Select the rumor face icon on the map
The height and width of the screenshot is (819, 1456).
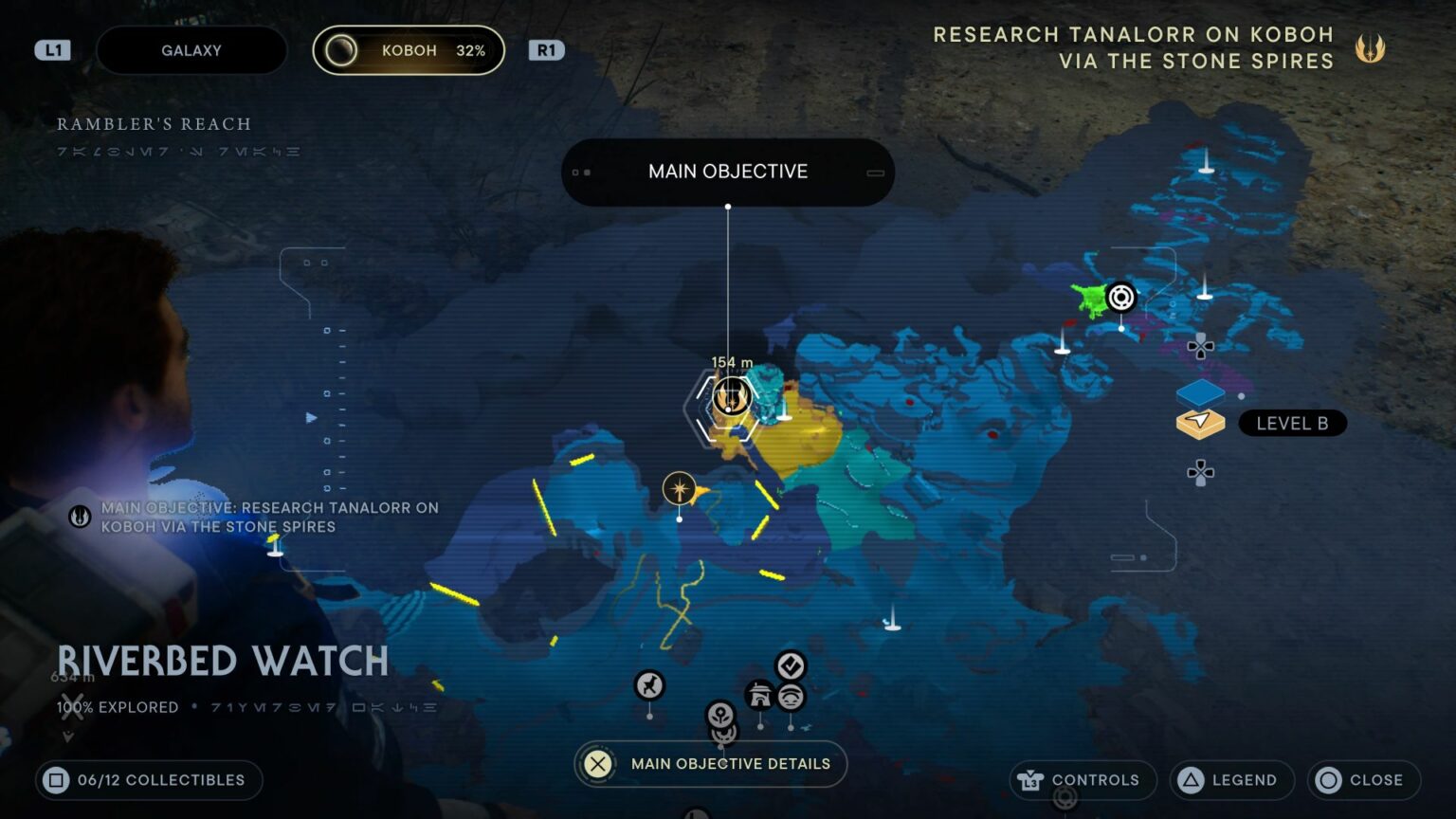tap(790, 698)
